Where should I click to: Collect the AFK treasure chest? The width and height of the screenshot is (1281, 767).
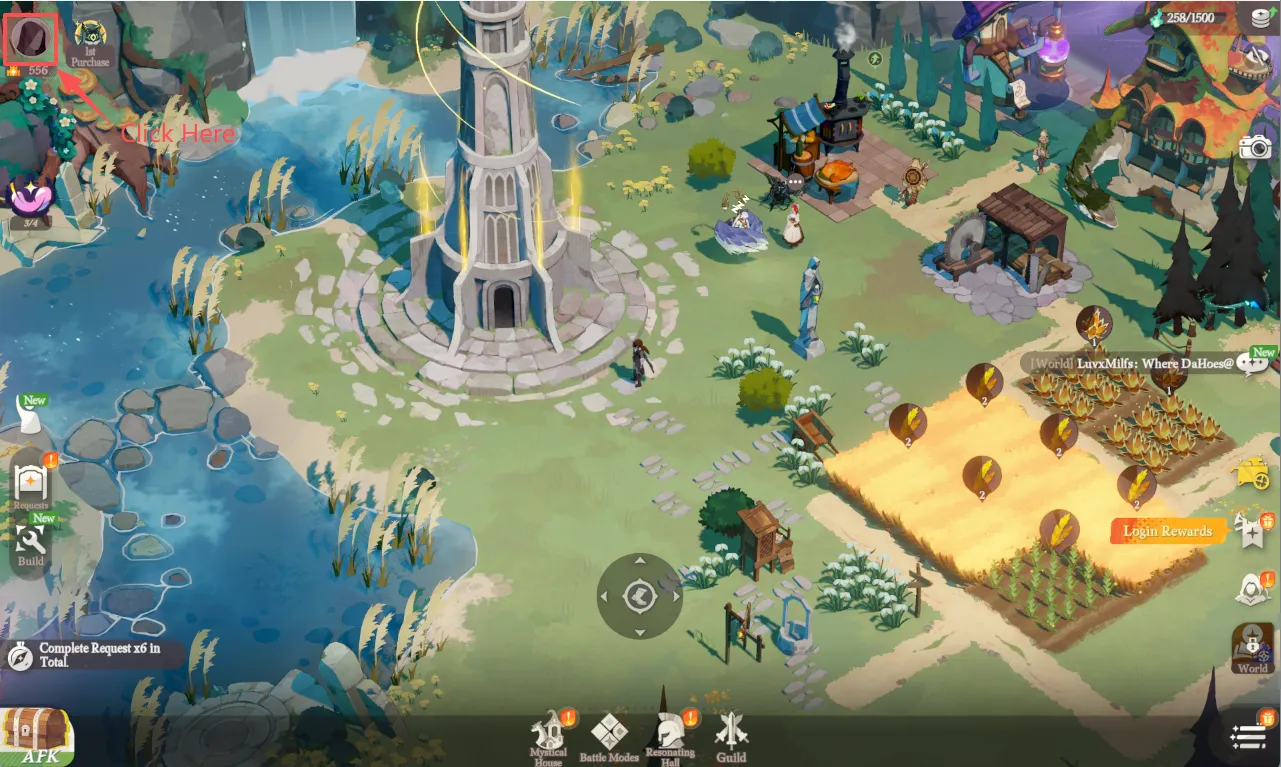coord(37,737)
